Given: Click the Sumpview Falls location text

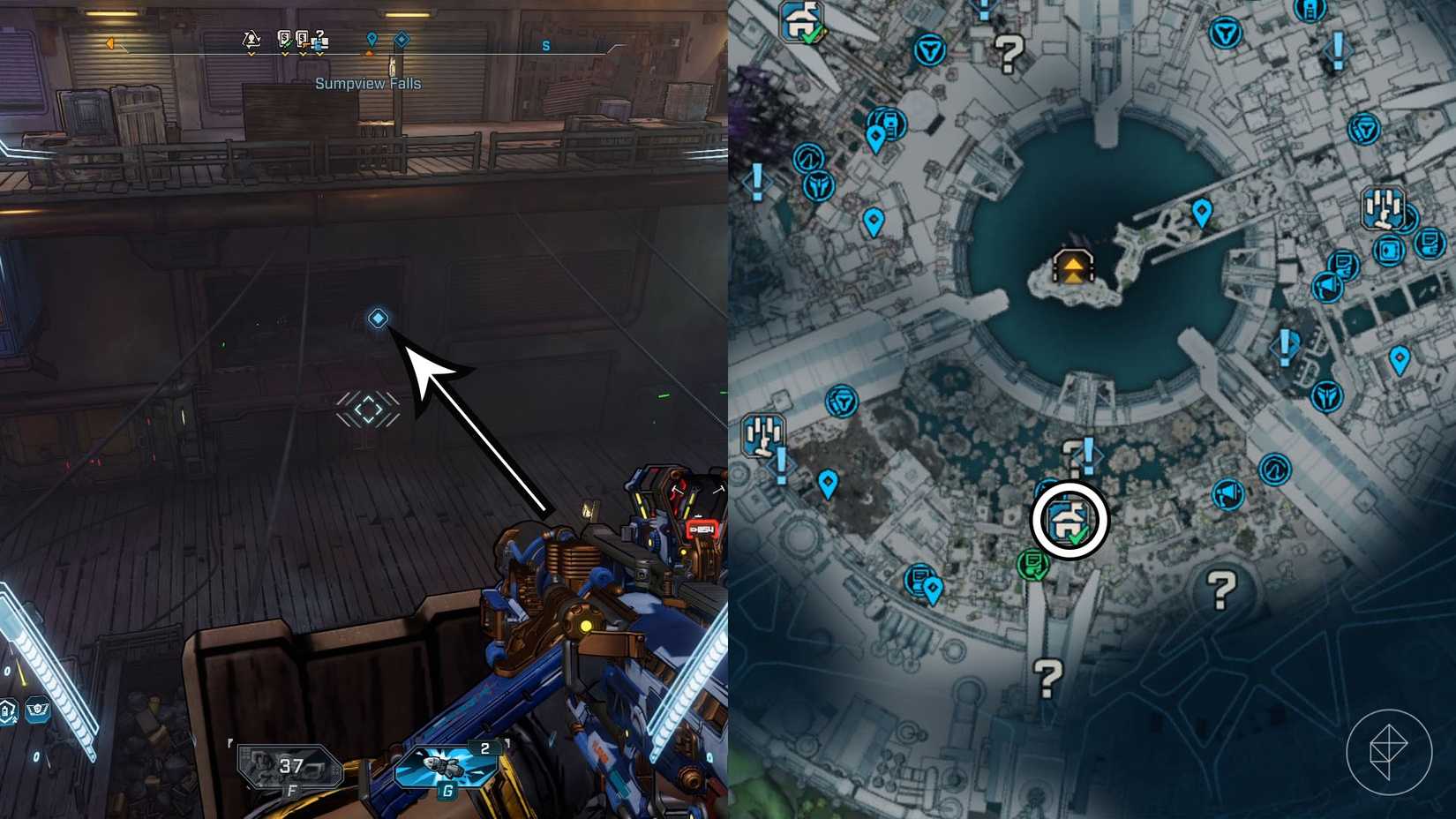Looking at the screenshot, I should click(x=369, y=82).
